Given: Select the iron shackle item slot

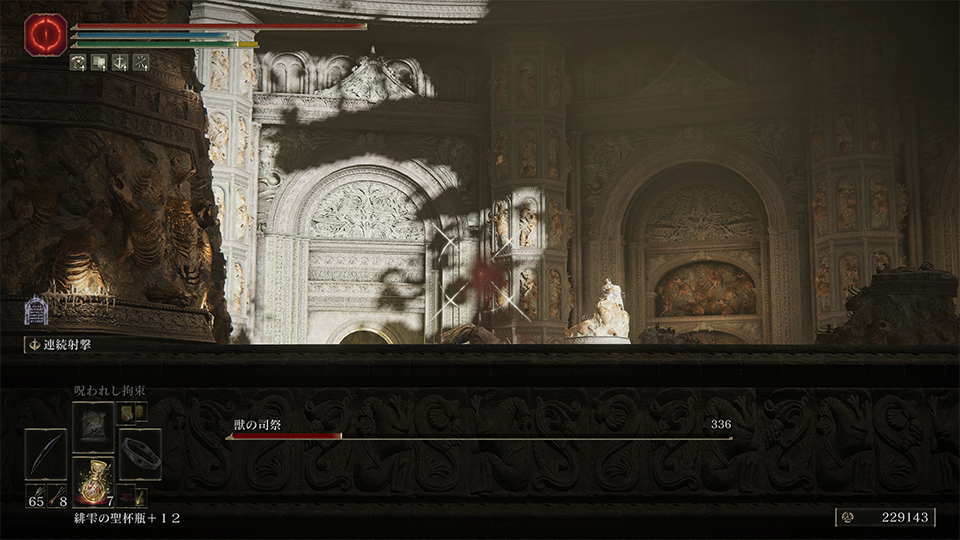Looking at the screenshot, I should coord(140,453).
